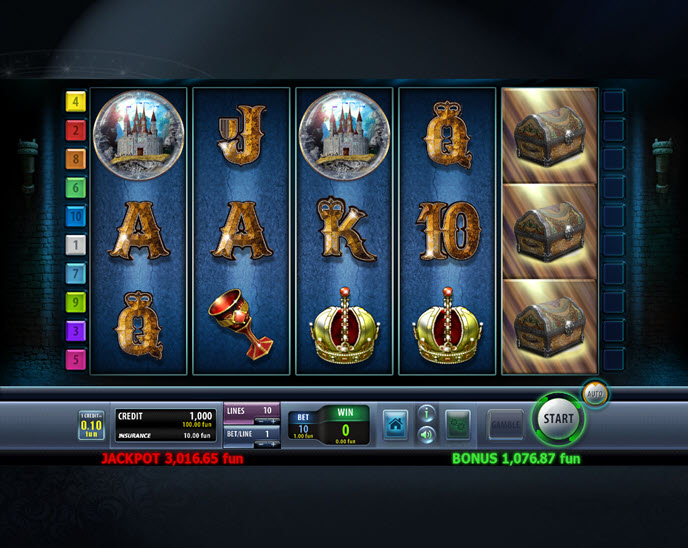The height and width of the screenshot is (548, 688).
Task: Click the white payline 1 marker
Action: click(x=75, y=243)
